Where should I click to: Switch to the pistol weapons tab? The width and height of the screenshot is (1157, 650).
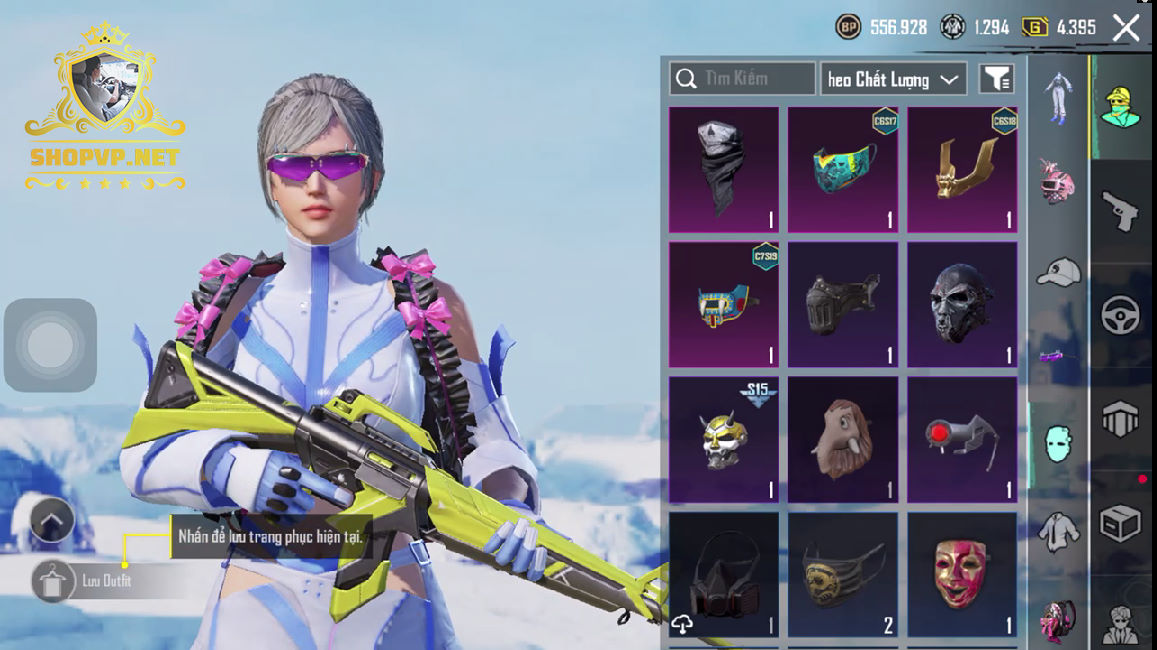pyautogui.click(x=1121, y=211)
